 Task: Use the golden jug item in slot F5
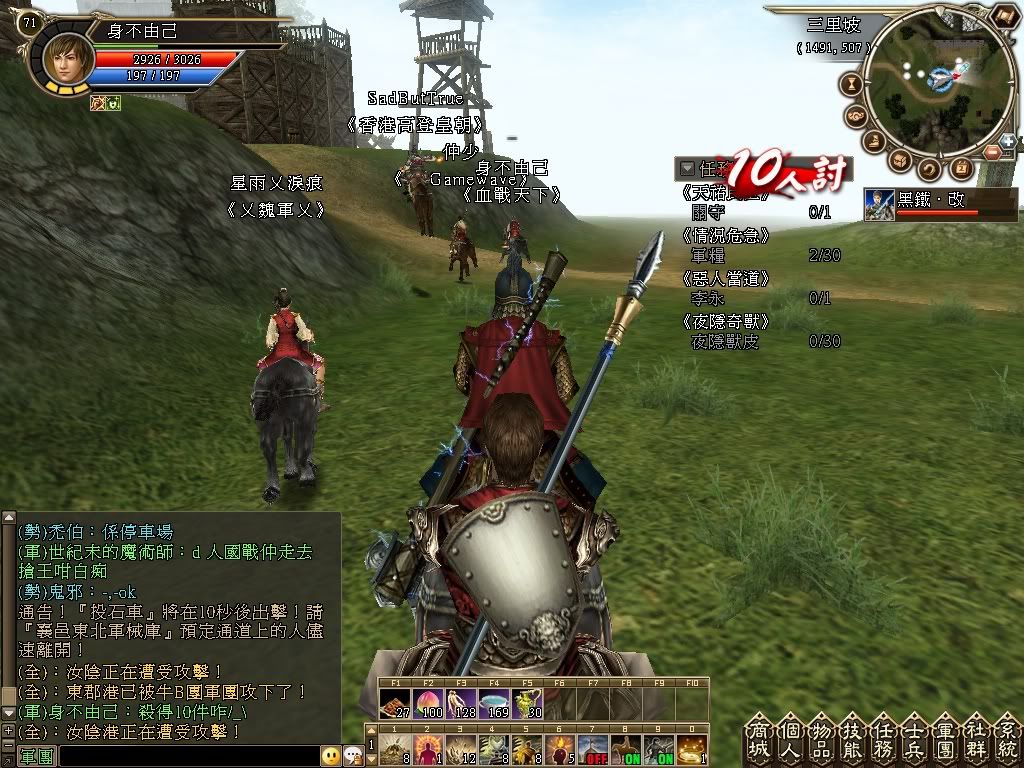click(x=527, y=704)
